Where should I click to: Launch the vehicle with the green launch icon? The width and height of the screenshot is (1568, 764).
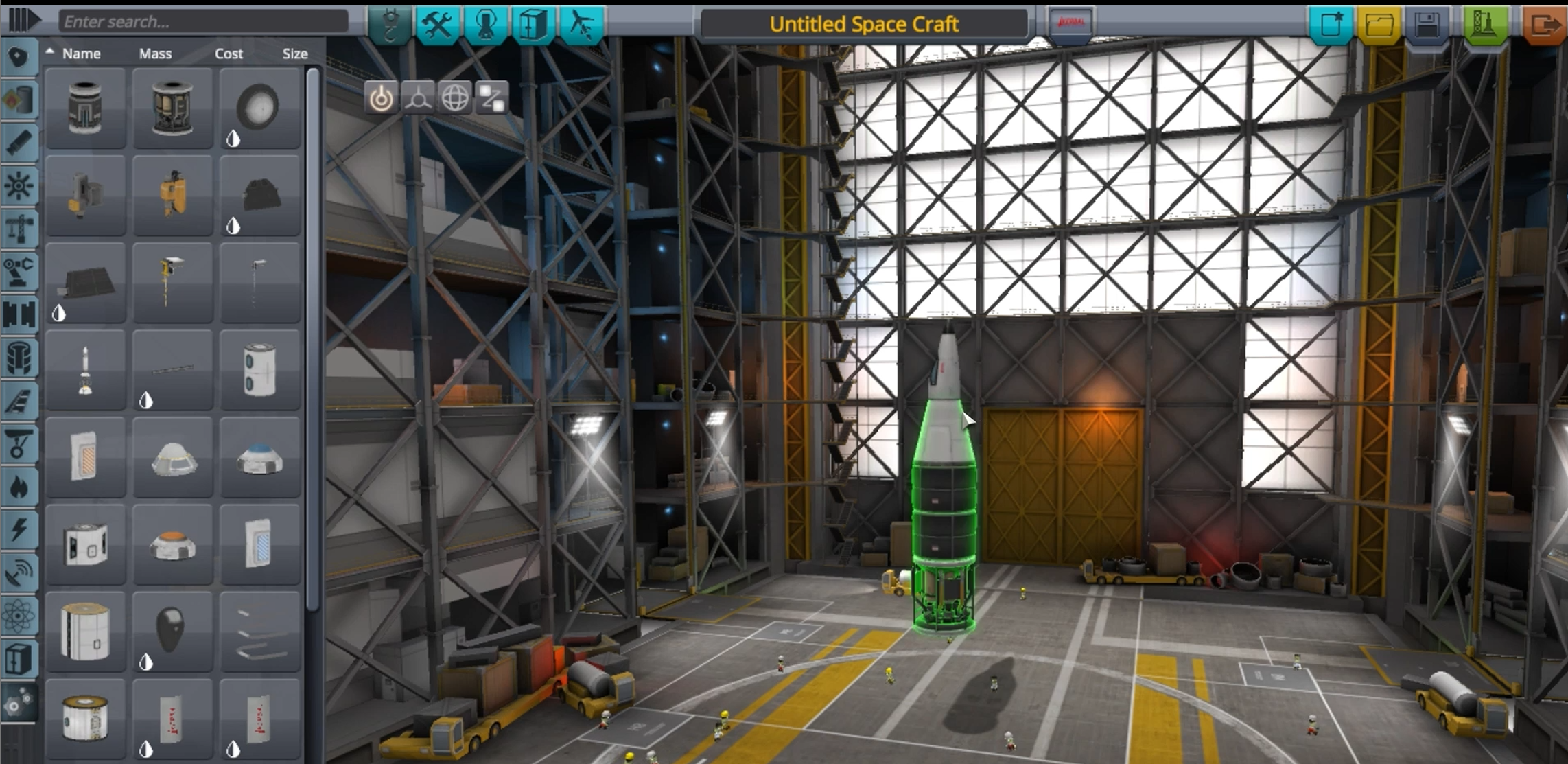tap(1486, 23)
